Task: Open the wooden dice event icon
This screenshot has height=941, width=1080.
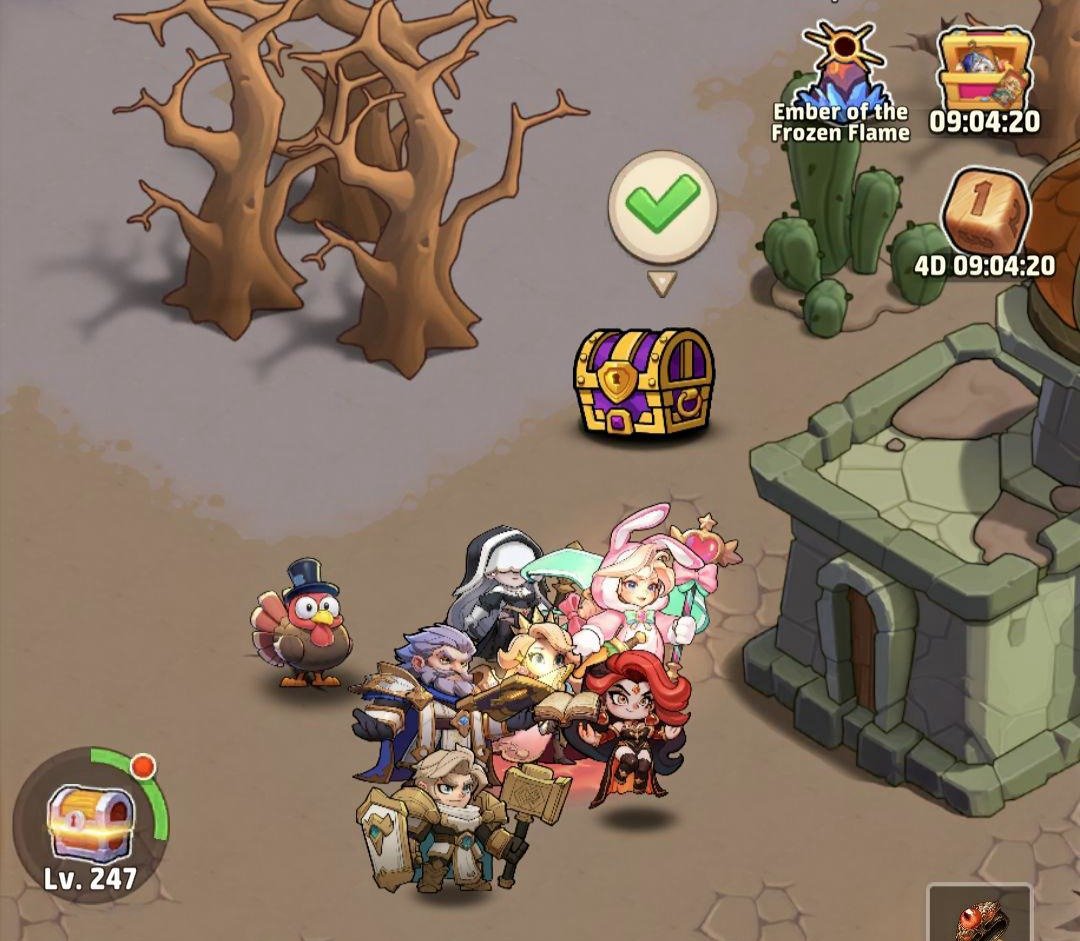Action: click(985, 214)
